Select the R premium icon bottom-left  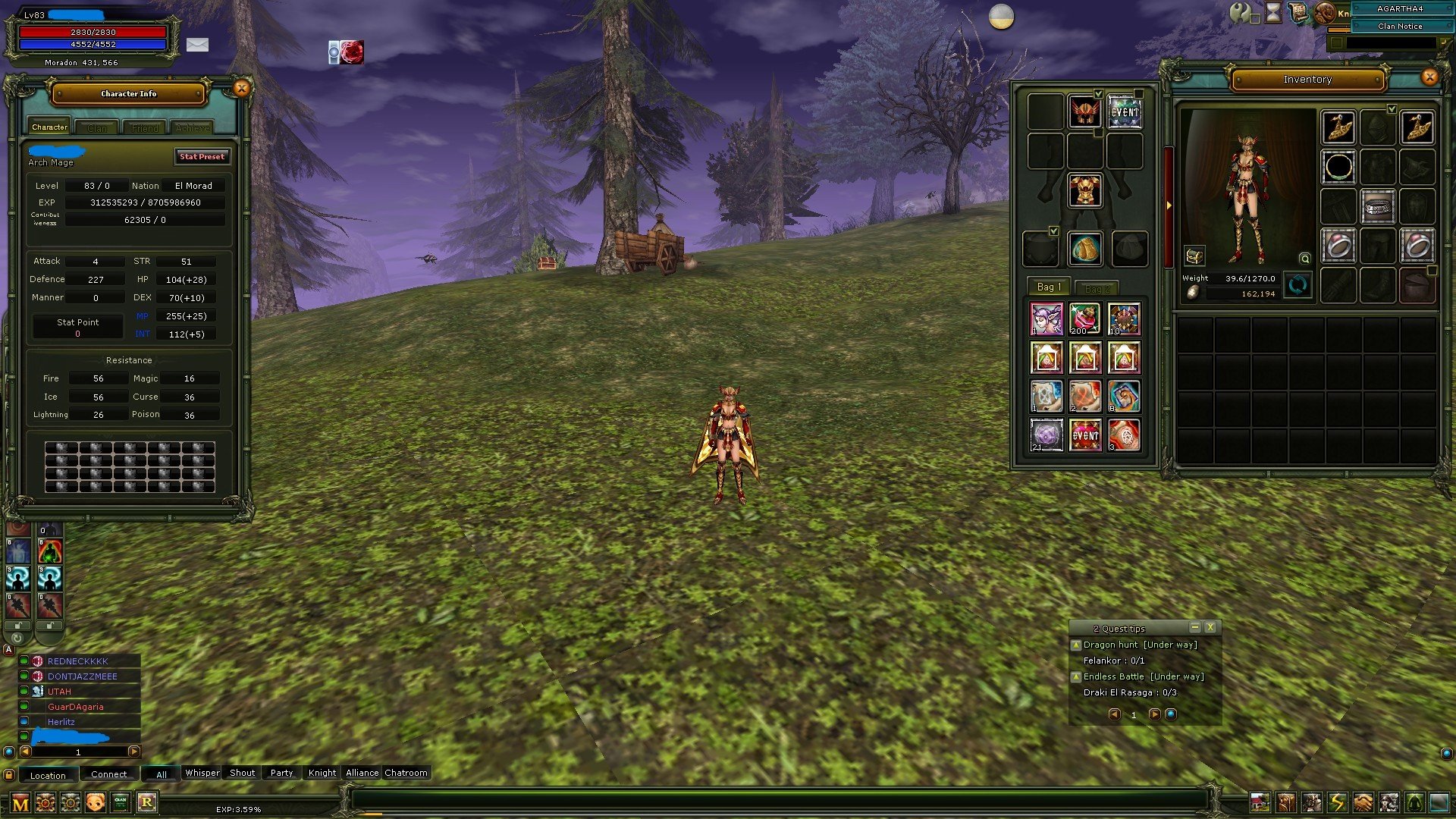147,802
